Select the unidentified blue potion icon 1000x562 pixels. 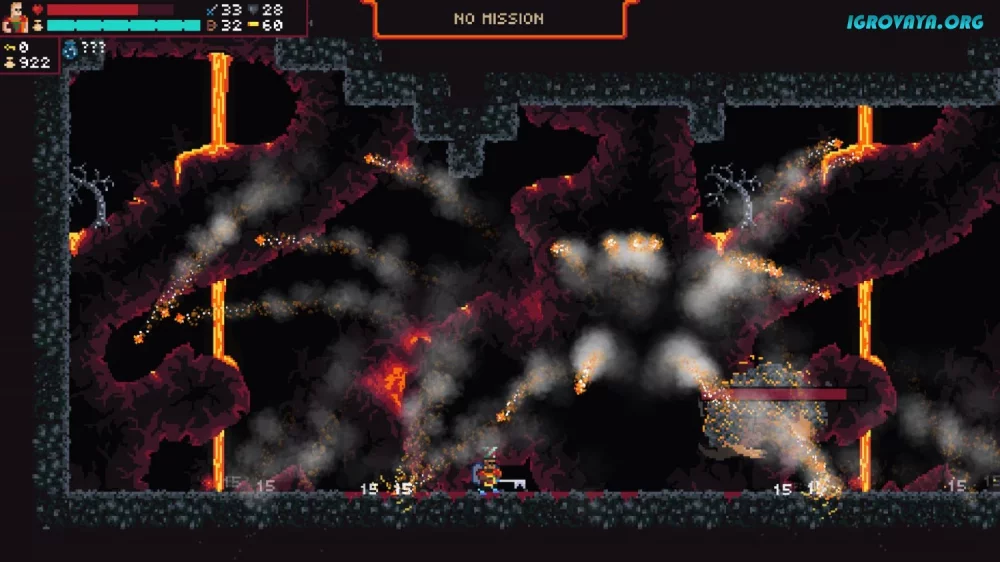click(70, 48)
